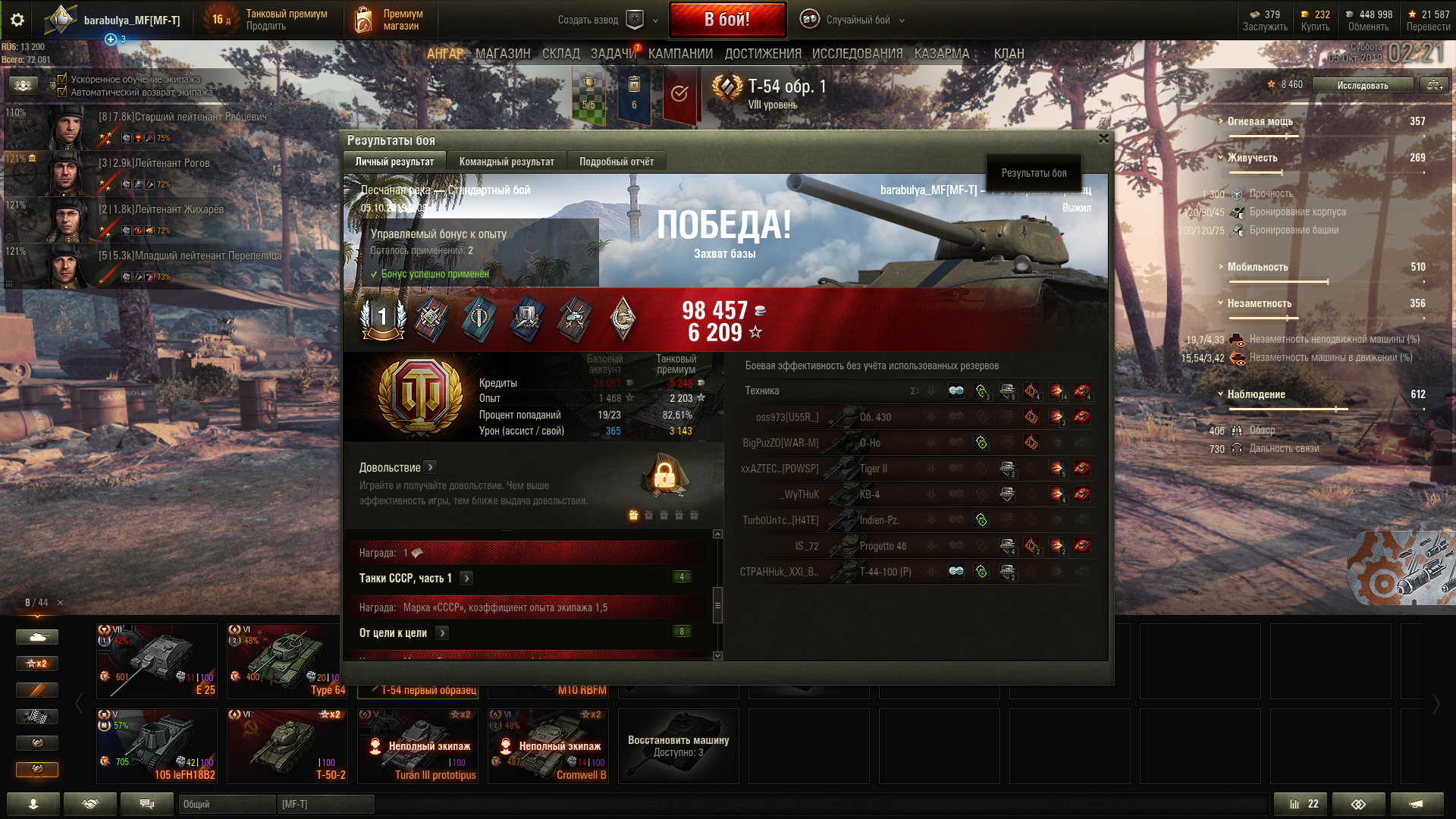Close the battle results window
This screenshot has height=819, width=1456.
[1103, 139]
